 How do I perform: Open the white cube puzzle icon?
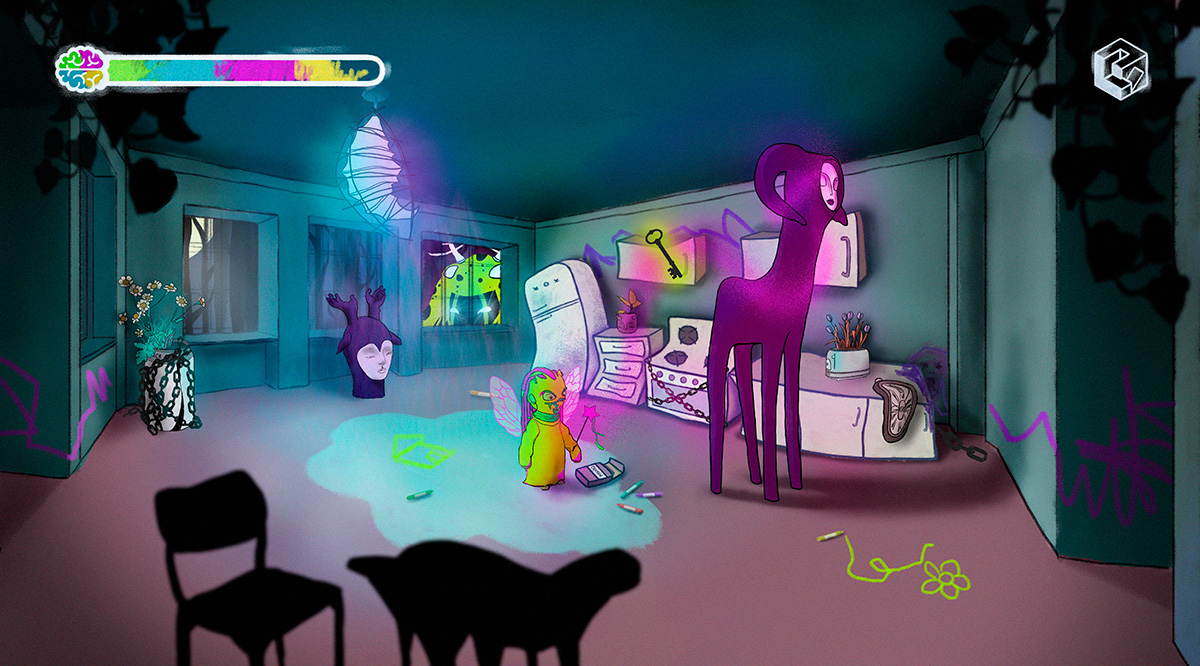pos(1120,69)
